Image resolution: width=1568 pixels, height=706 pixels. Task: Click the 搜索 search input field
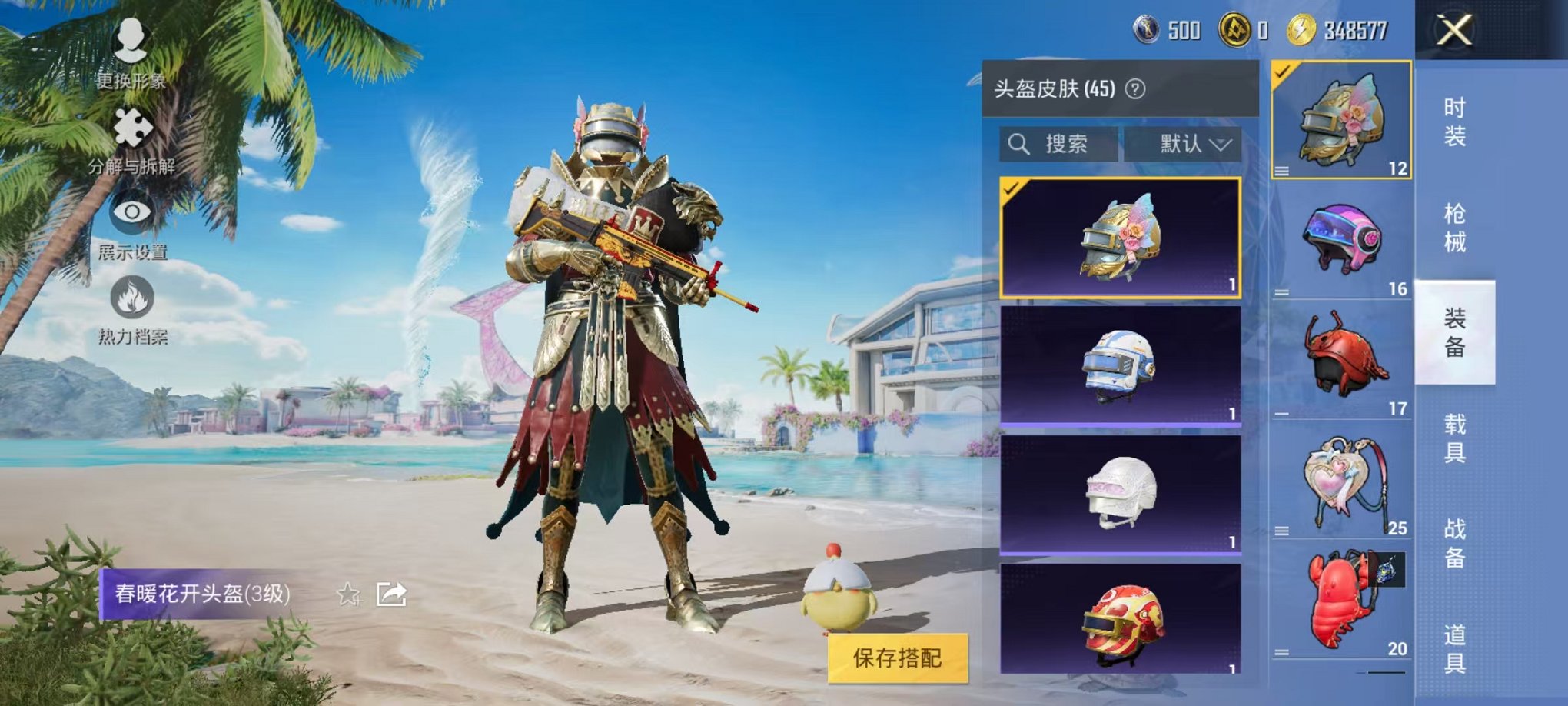1072,143
